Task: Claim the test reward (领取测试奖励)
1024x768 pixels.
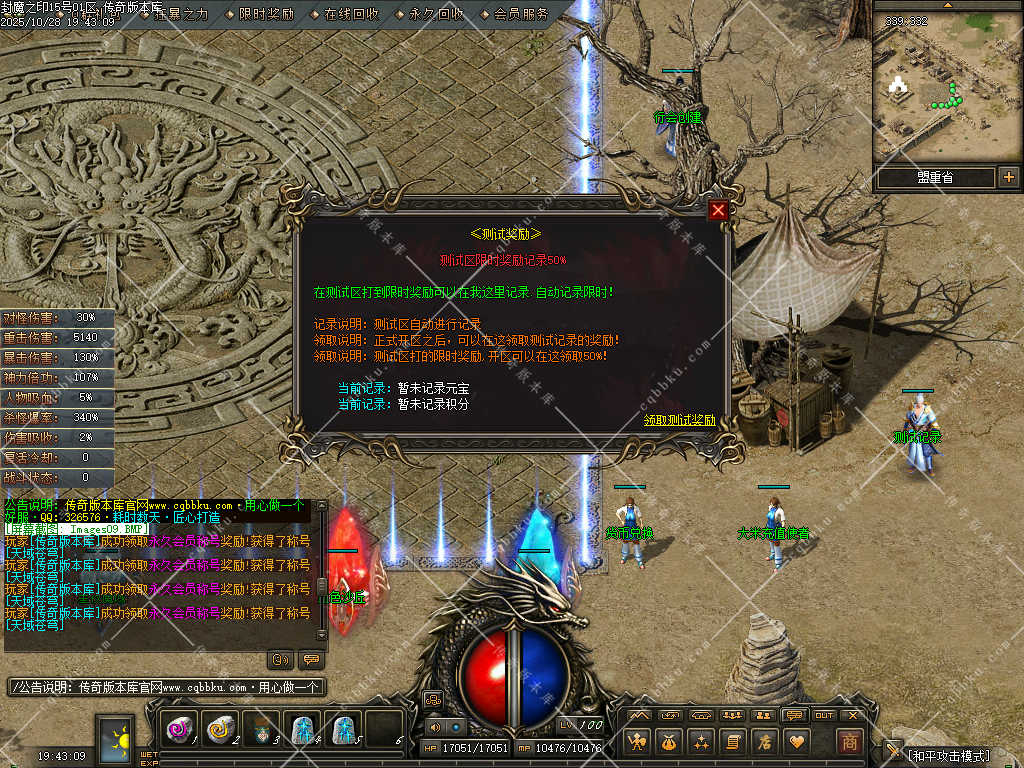Action: tap(679, 420)
